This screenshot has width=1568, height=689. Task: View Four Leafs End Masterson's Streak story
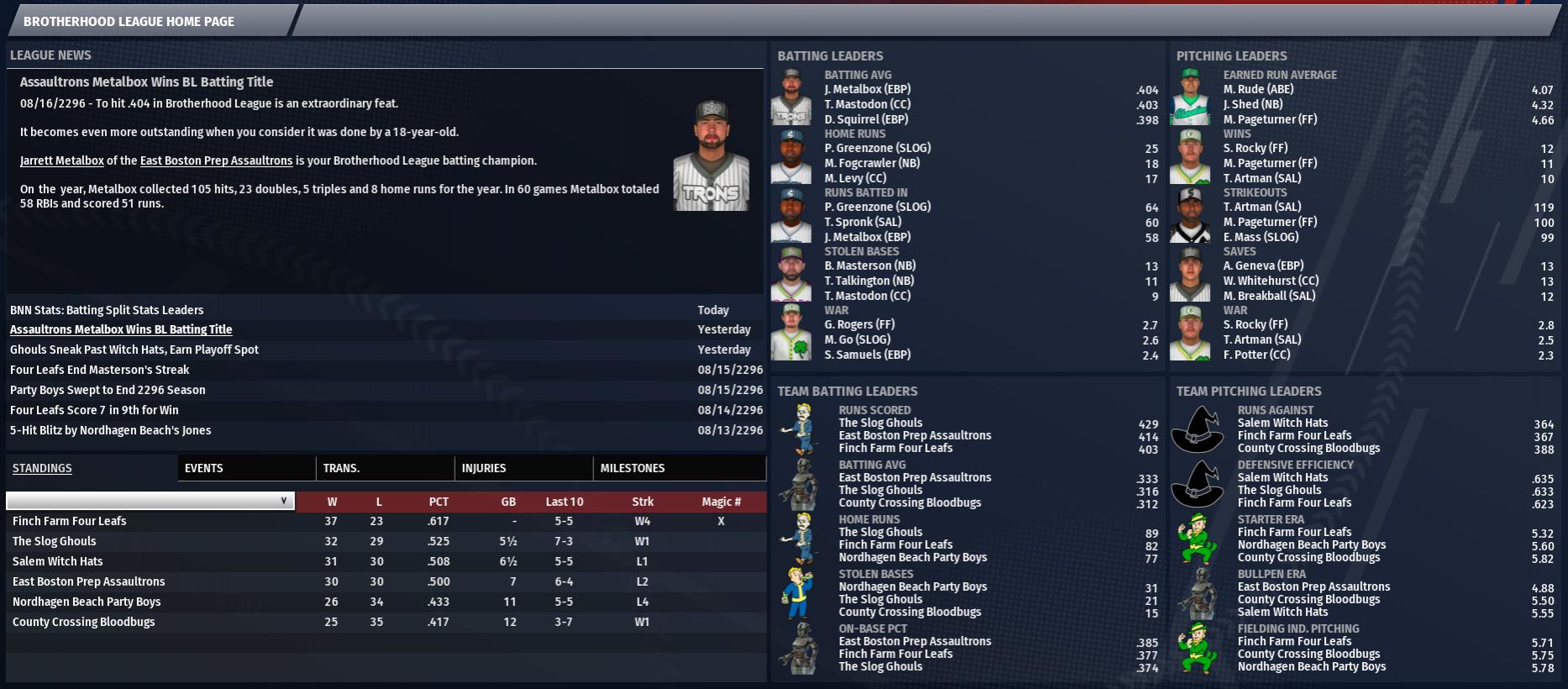[x=99, y=370]
